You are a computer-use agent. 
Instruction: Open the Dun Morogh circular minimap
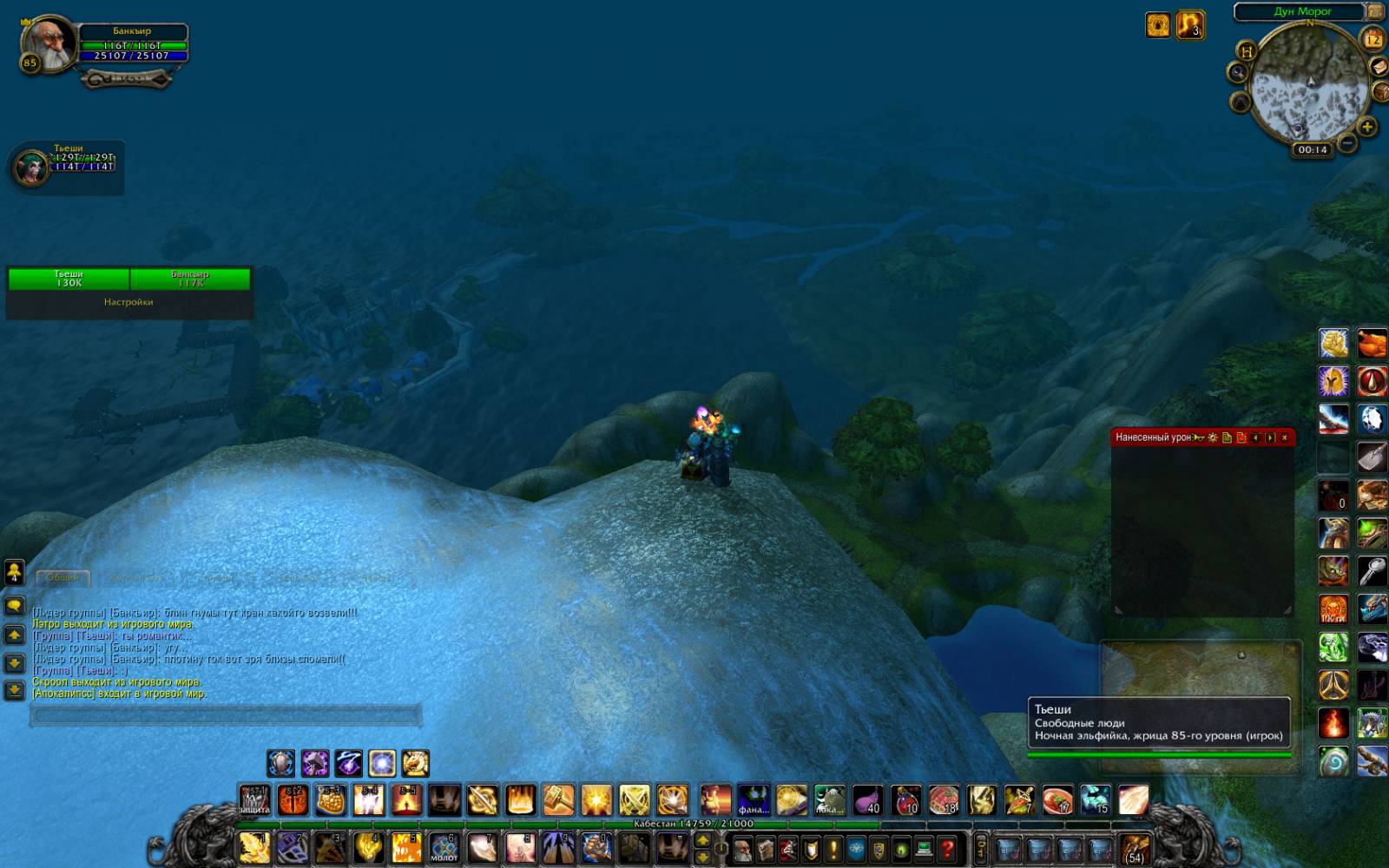[x=1309, y=82]
